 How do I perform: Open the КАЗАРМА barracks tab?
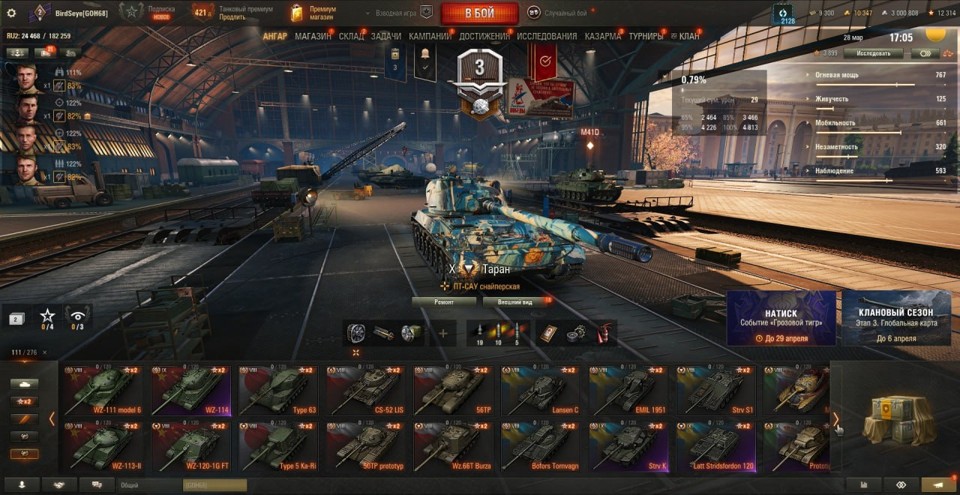pyautogui.click(x=603, y=36)
